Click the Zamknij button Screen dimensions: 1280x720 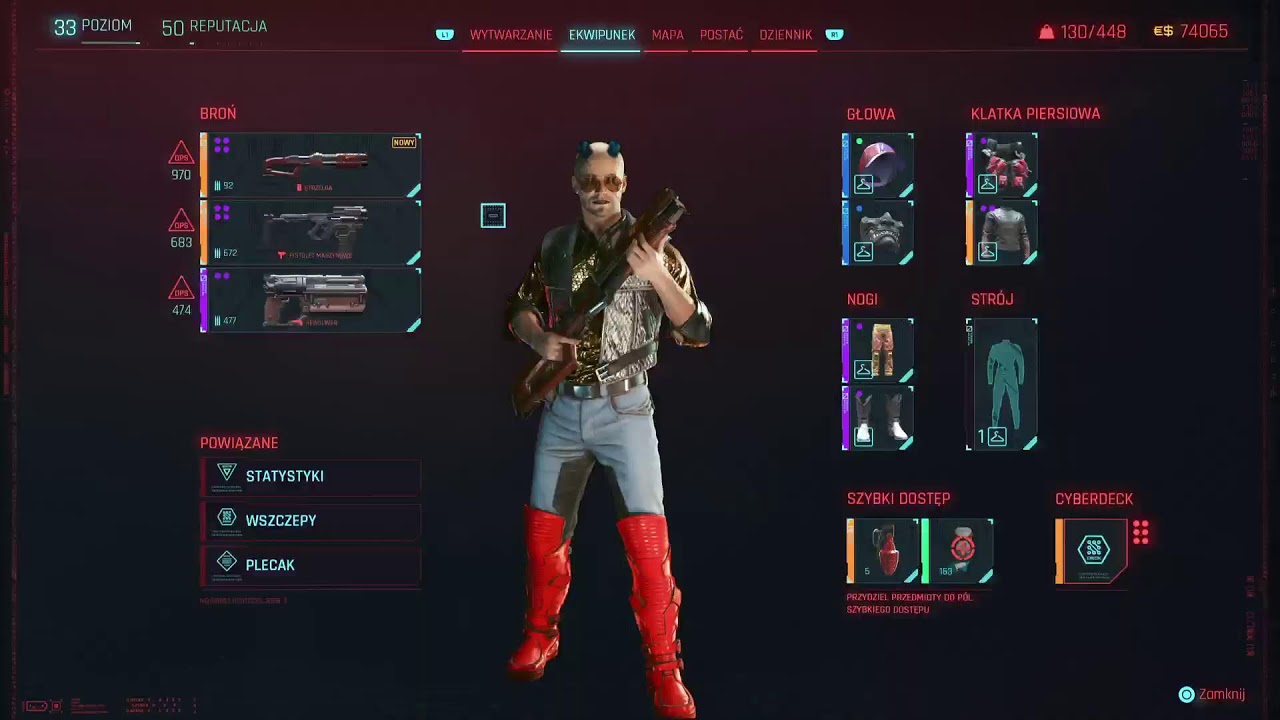(x=1214, y=693)
